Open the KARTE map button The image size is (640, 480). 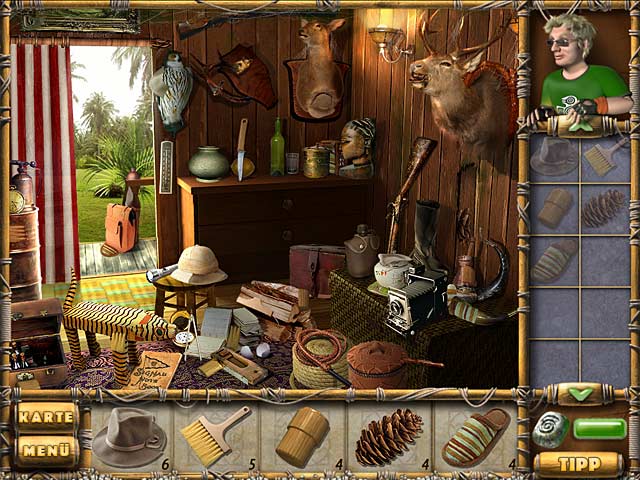click(x=46, y=417)
